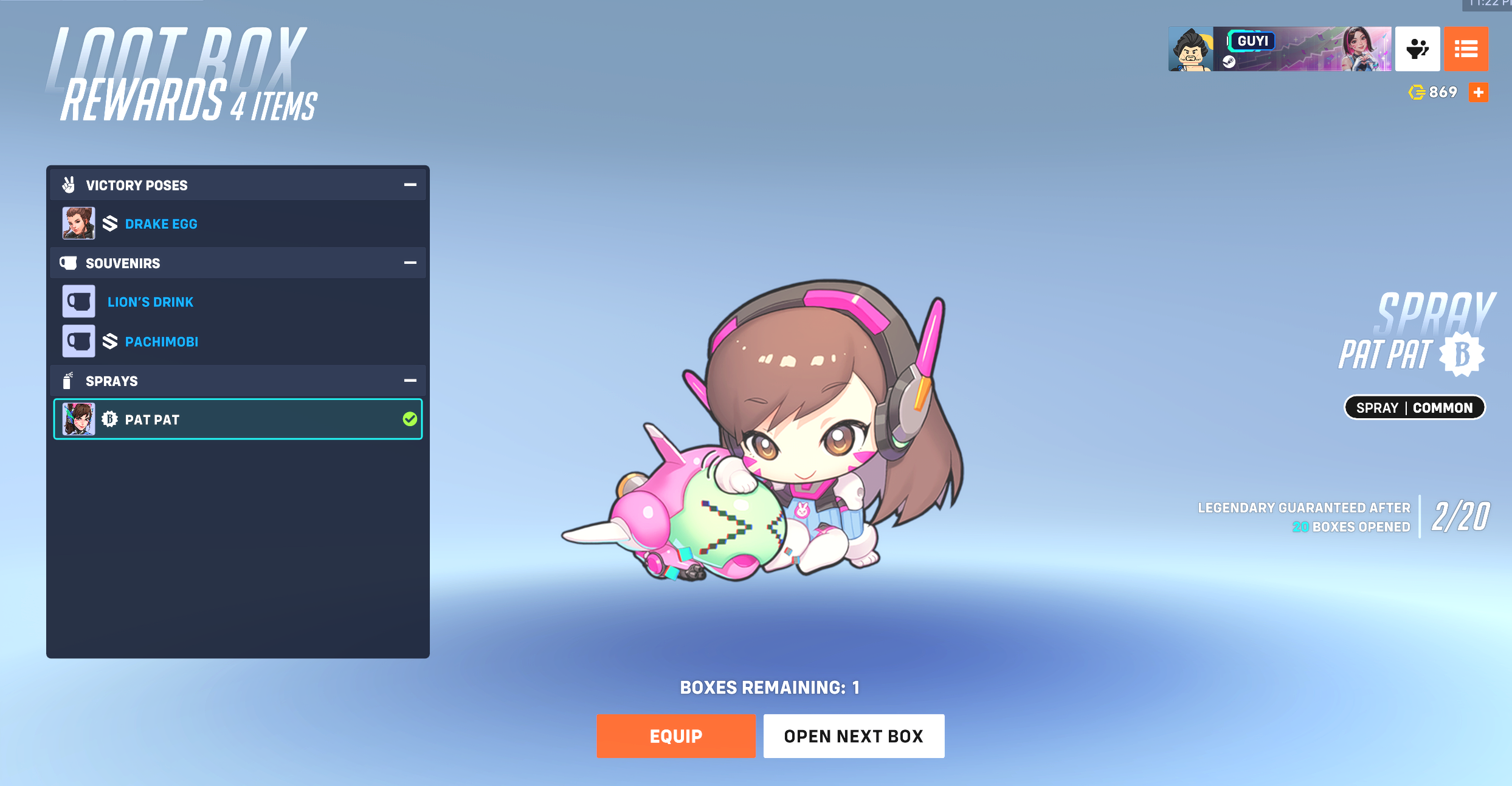Click the Sprays spray-can icon
This screenshot has height=786, width=1512.
pos(68,381)
